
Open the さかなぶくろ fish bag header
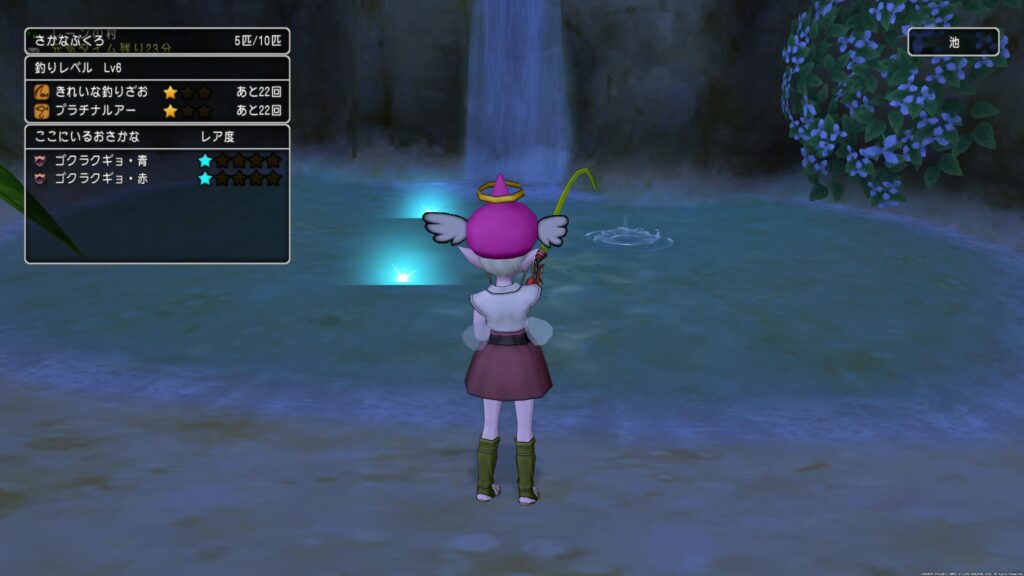coord(157,41)
